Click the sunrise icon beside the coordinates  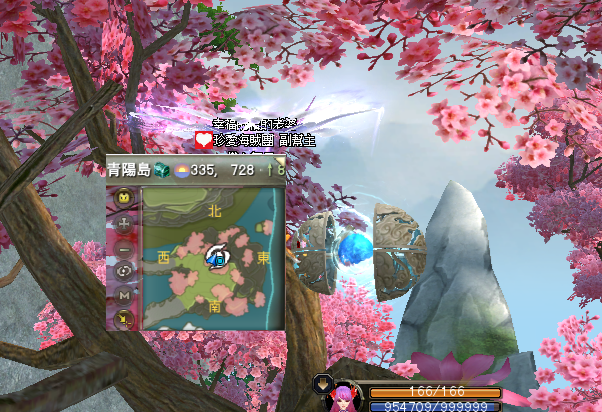point(181,171)
